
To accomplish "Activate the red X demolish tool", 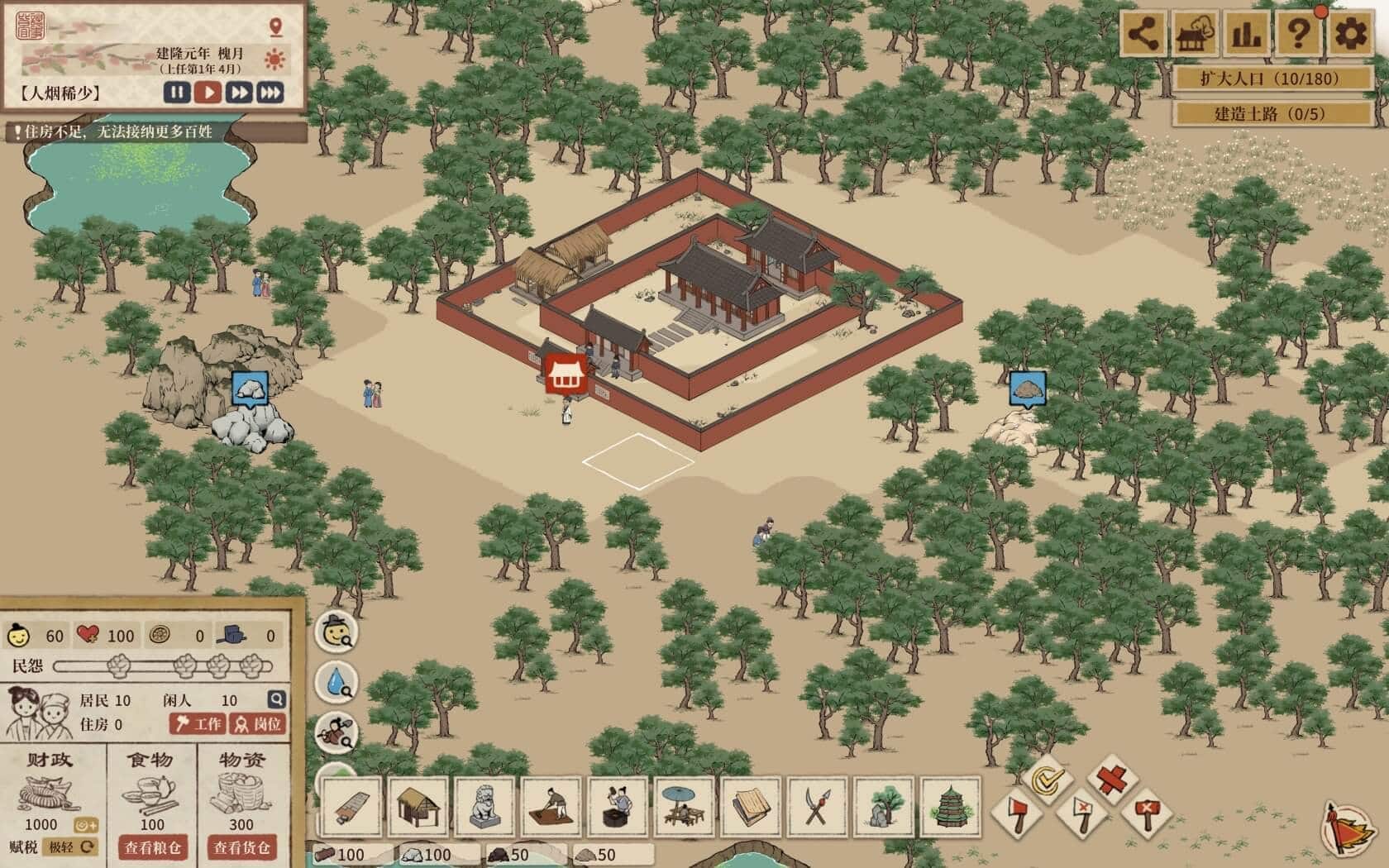I will pos(1112,778).
